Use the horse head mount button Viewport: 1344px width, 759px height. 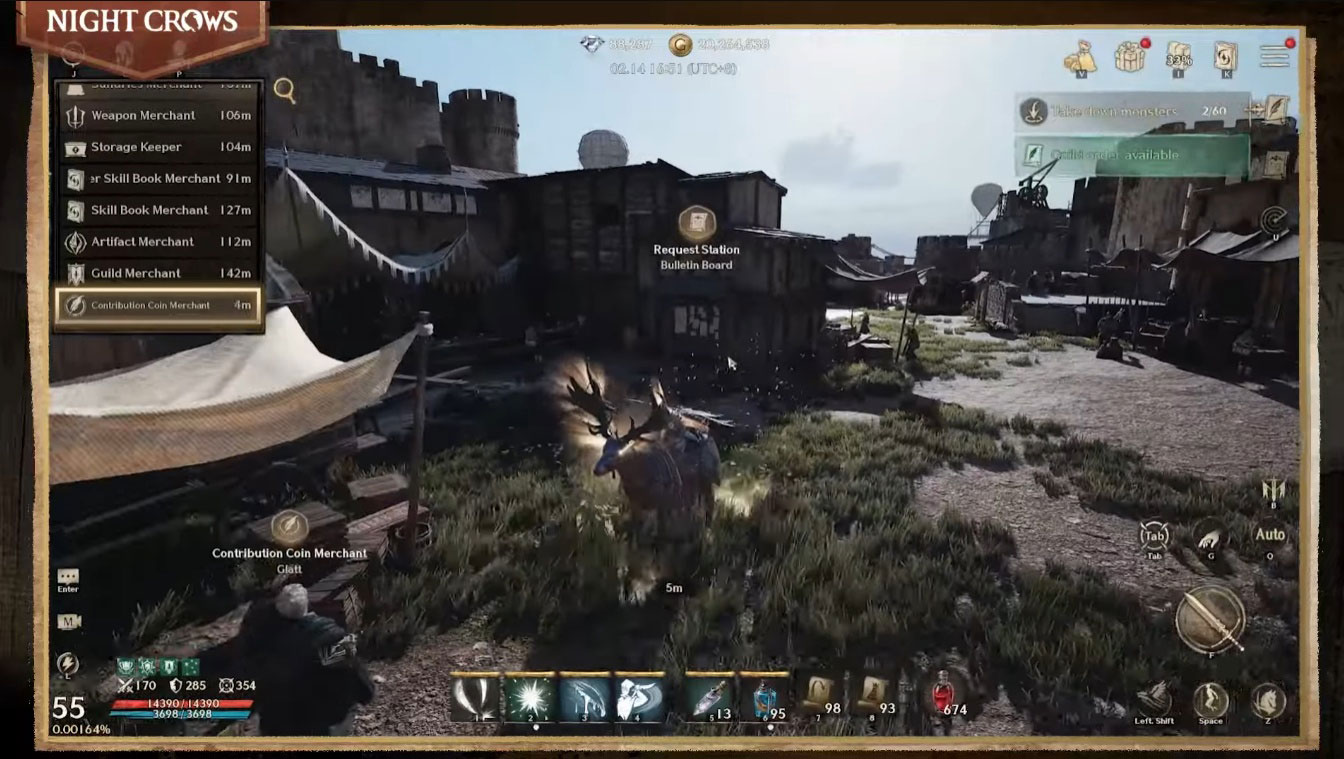coord(1268,699)
